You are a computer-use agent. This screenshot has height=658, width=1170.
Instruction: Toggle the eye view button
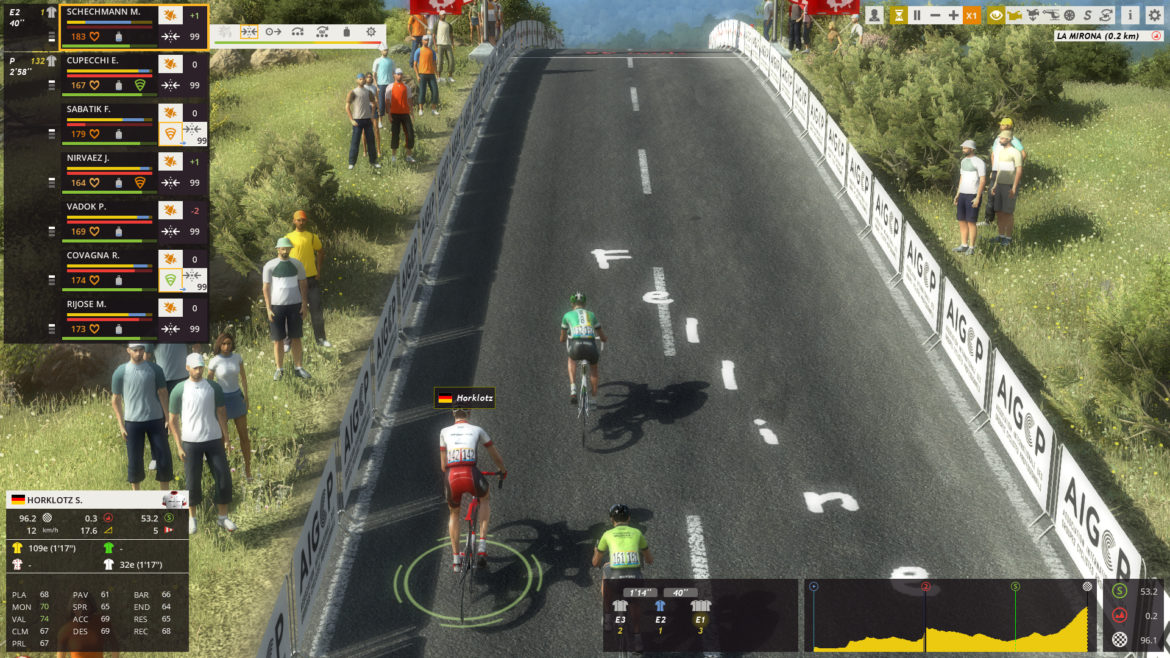pyautogui.click(x=996, y=15)
